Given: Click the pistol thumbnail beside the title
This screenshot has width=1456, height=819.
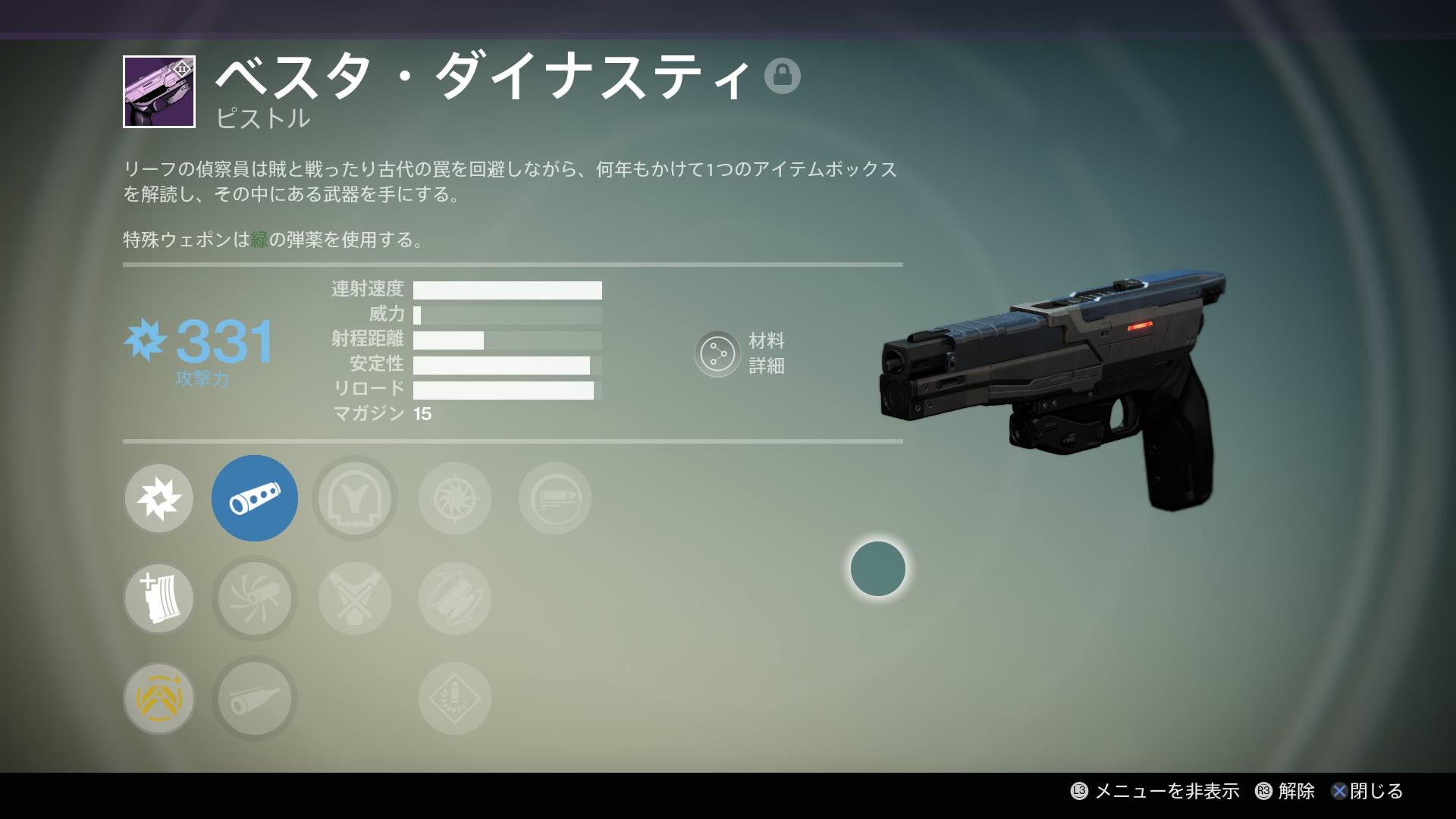Looking at the screenshot, I should (x=159, y=92).
